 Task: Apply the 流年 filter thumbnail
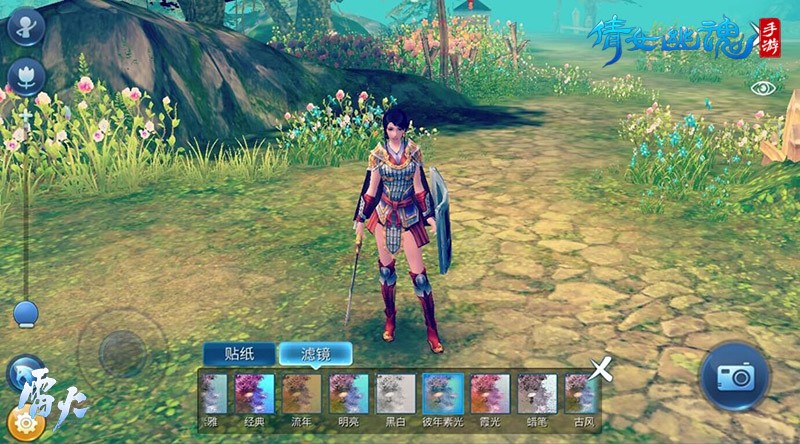[301, 400]
